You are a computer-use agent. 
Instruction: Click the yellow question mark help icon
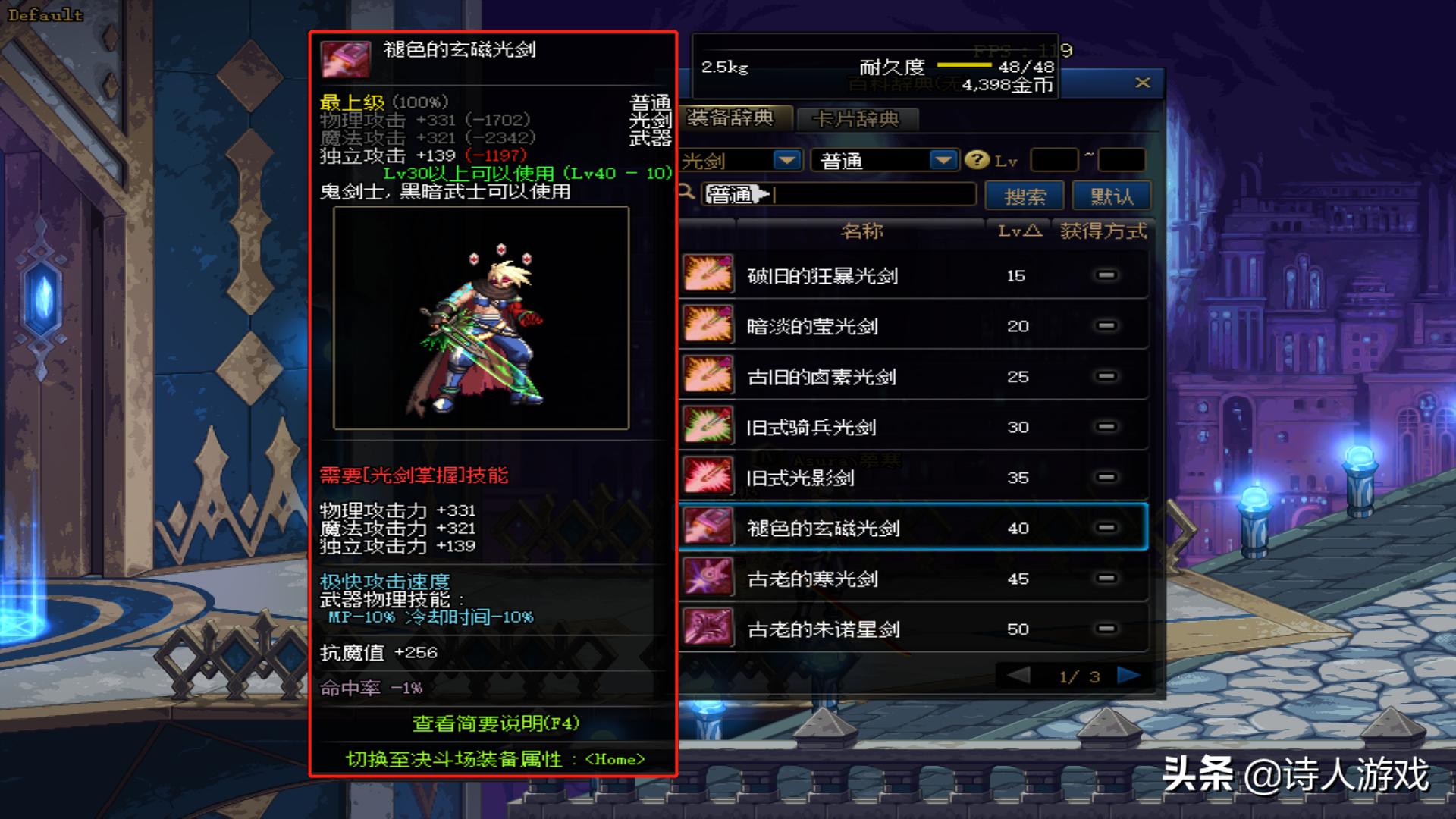pyautogui.click(x=977, y=160)
